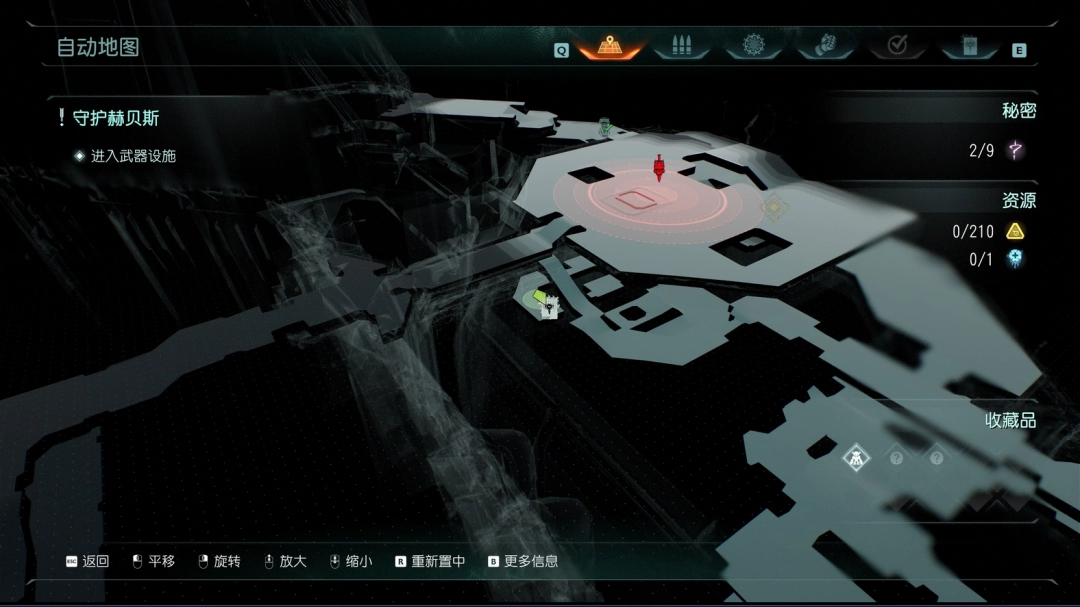Click the yellow triangle resource icon

[1015, 232]
